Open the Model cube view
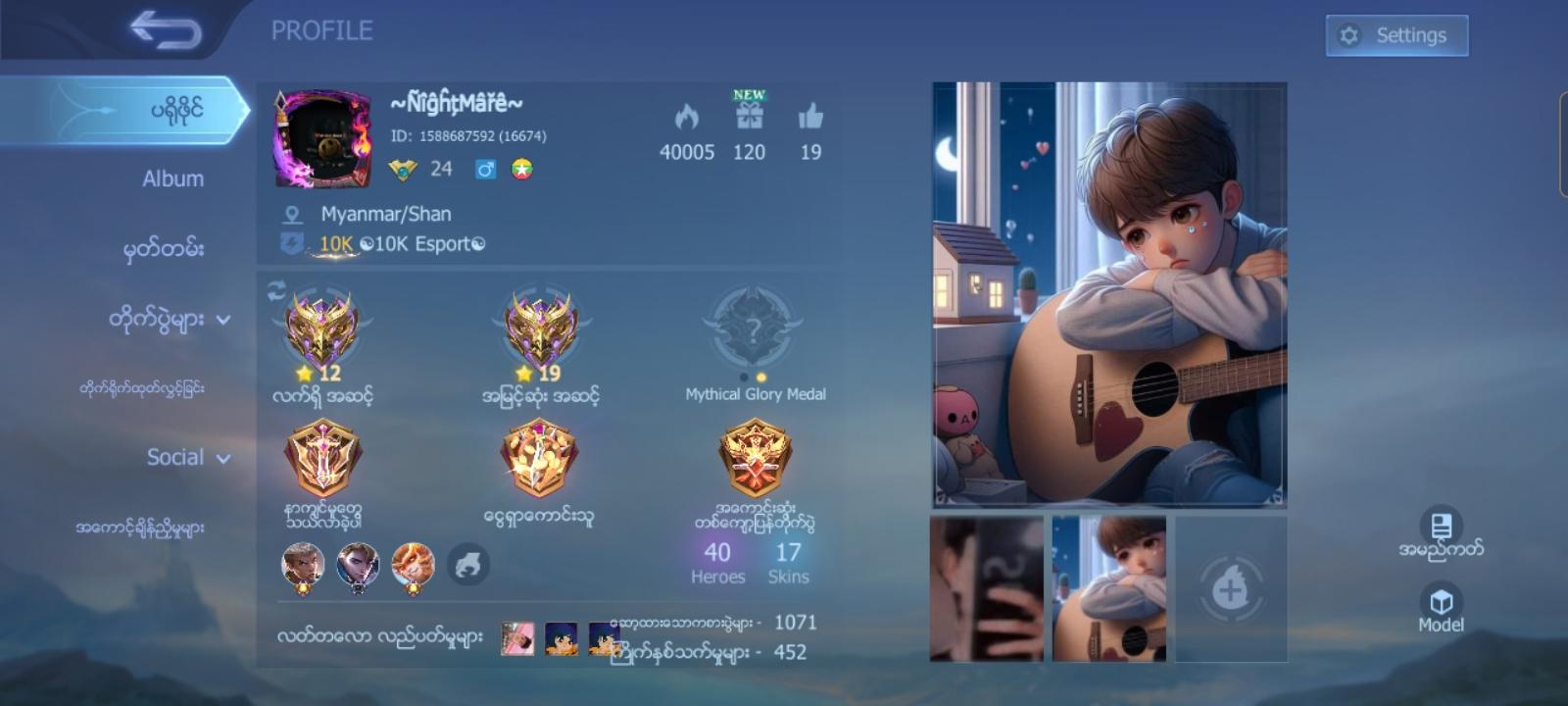1568x706 pixels. pyautogui.click(x=1441, y=598)
